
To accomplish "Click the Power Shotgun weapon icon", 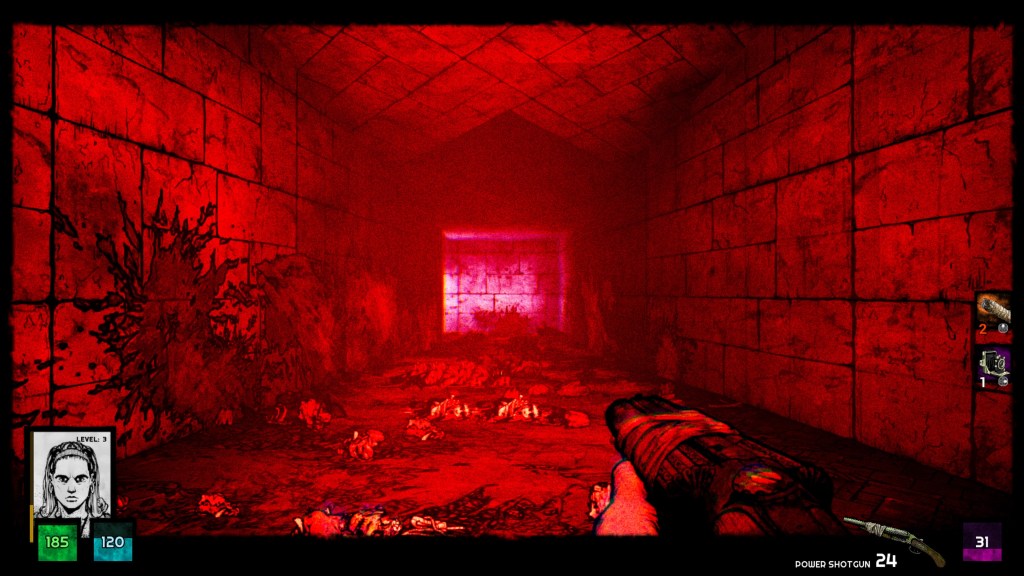I will pos(894,540).
